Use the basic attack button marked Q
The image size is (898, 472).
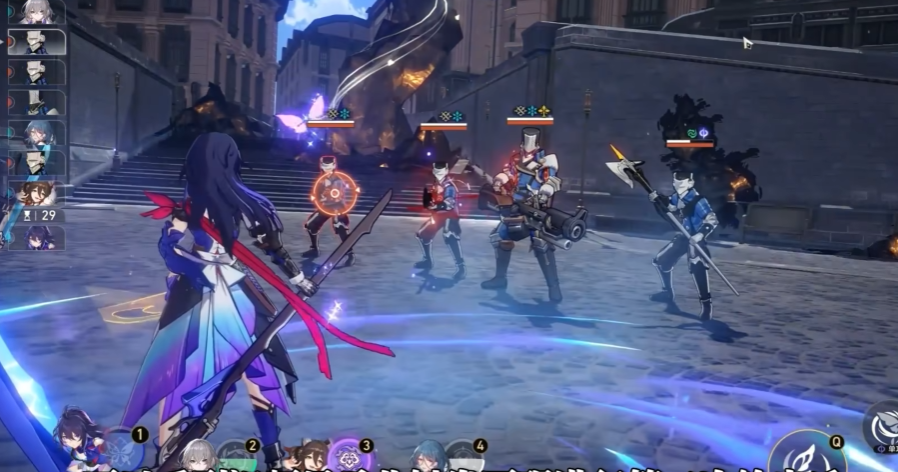pyautogui.click(x=806, y=456)
